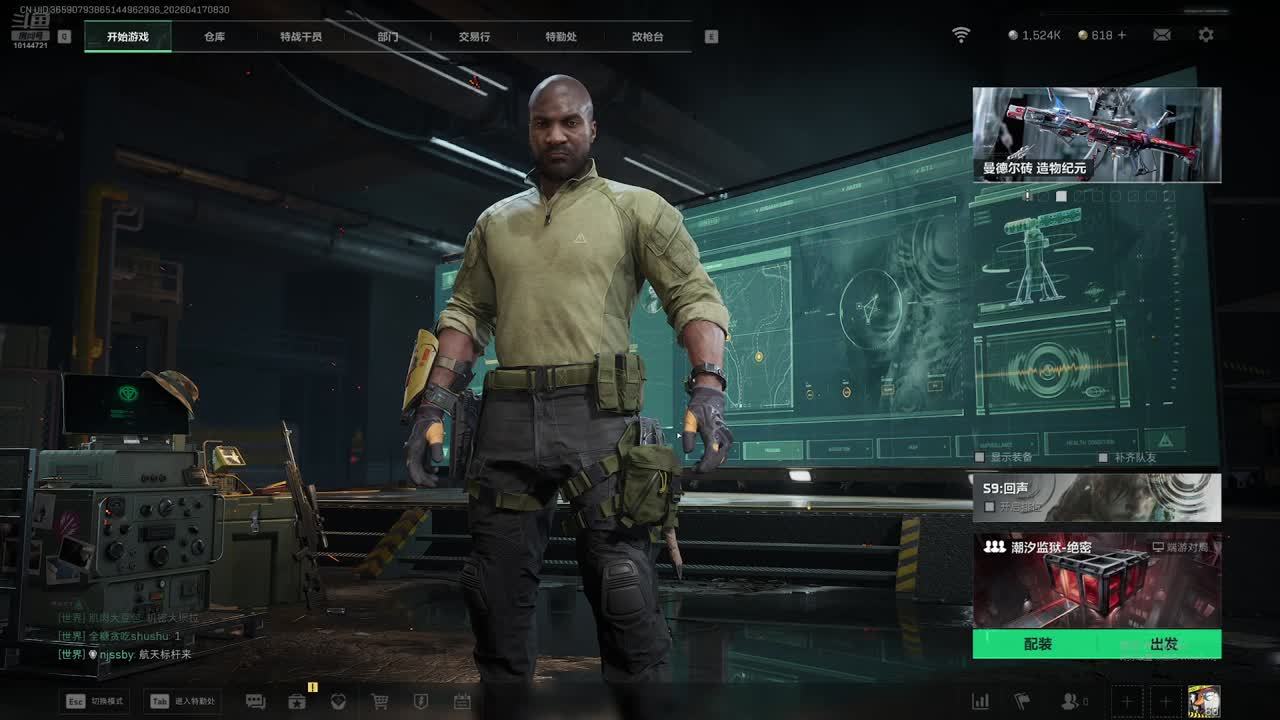Go to the 交易行 trading house tab
This screenshot has width=1280, height=720.
(474, 37)
